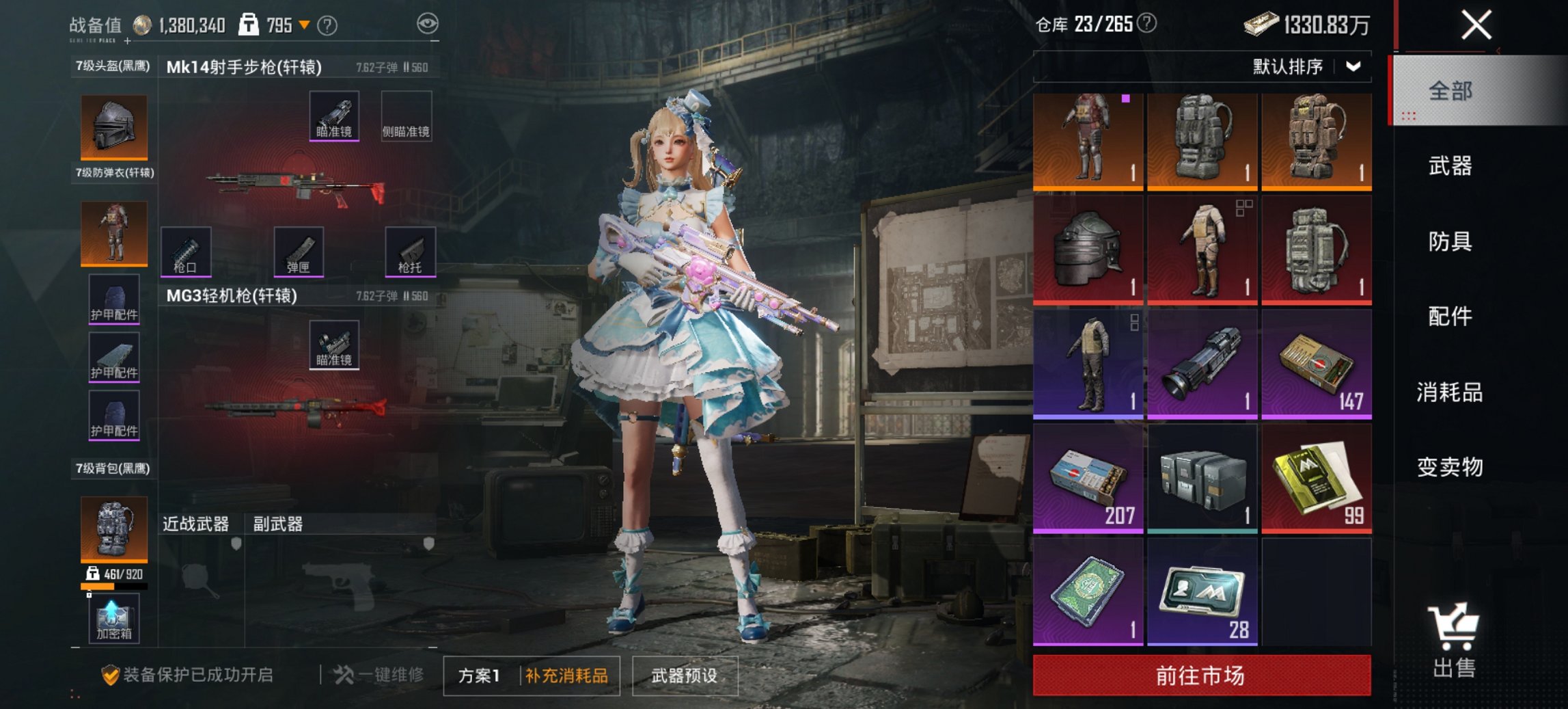Click the 7级头盔(黑鹰) helmet icon
Viewport: 1568px width, 709px height.
point(113,126)
